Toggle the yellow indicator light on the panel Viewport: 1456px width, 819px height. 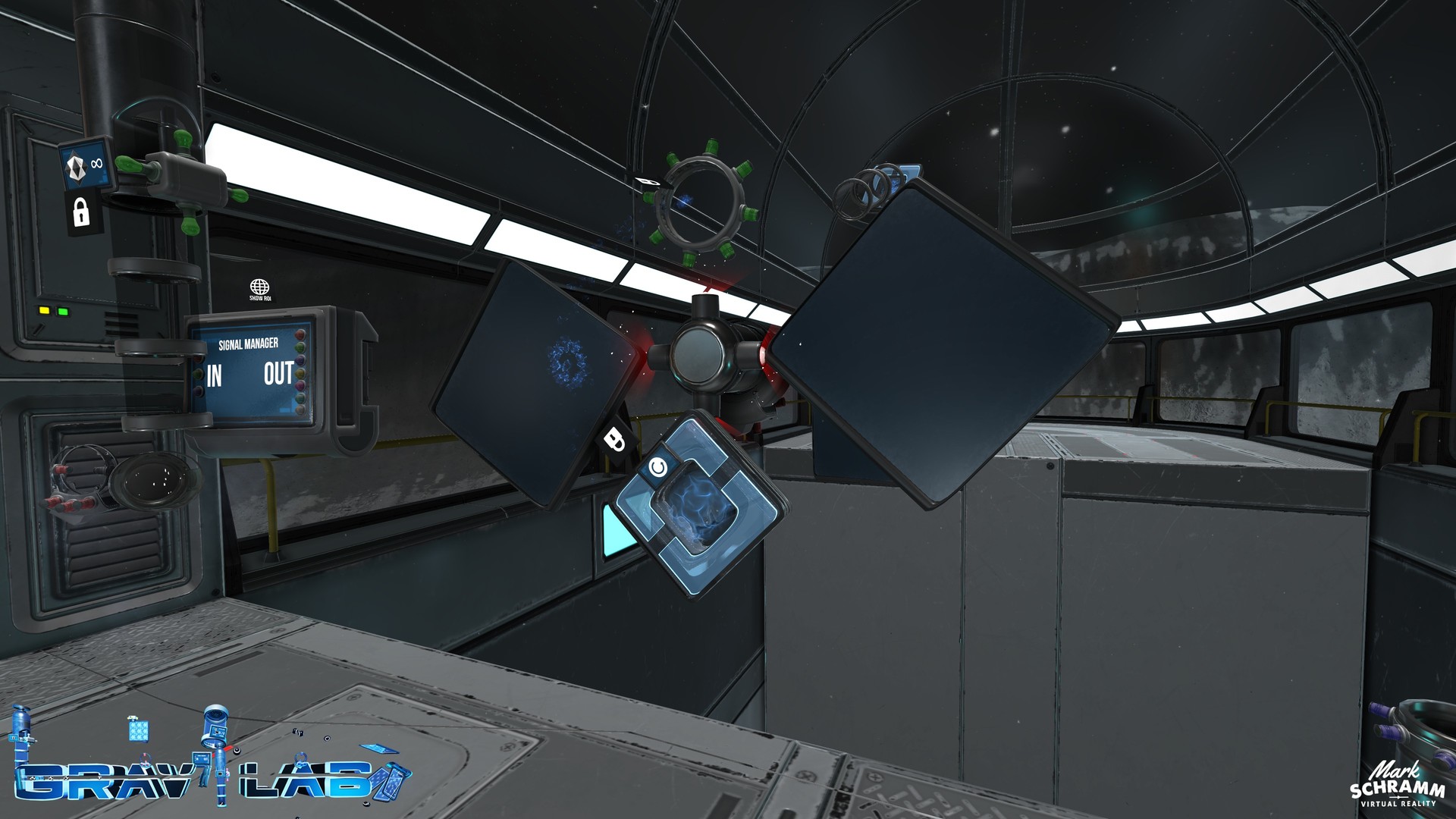point(44,309)
